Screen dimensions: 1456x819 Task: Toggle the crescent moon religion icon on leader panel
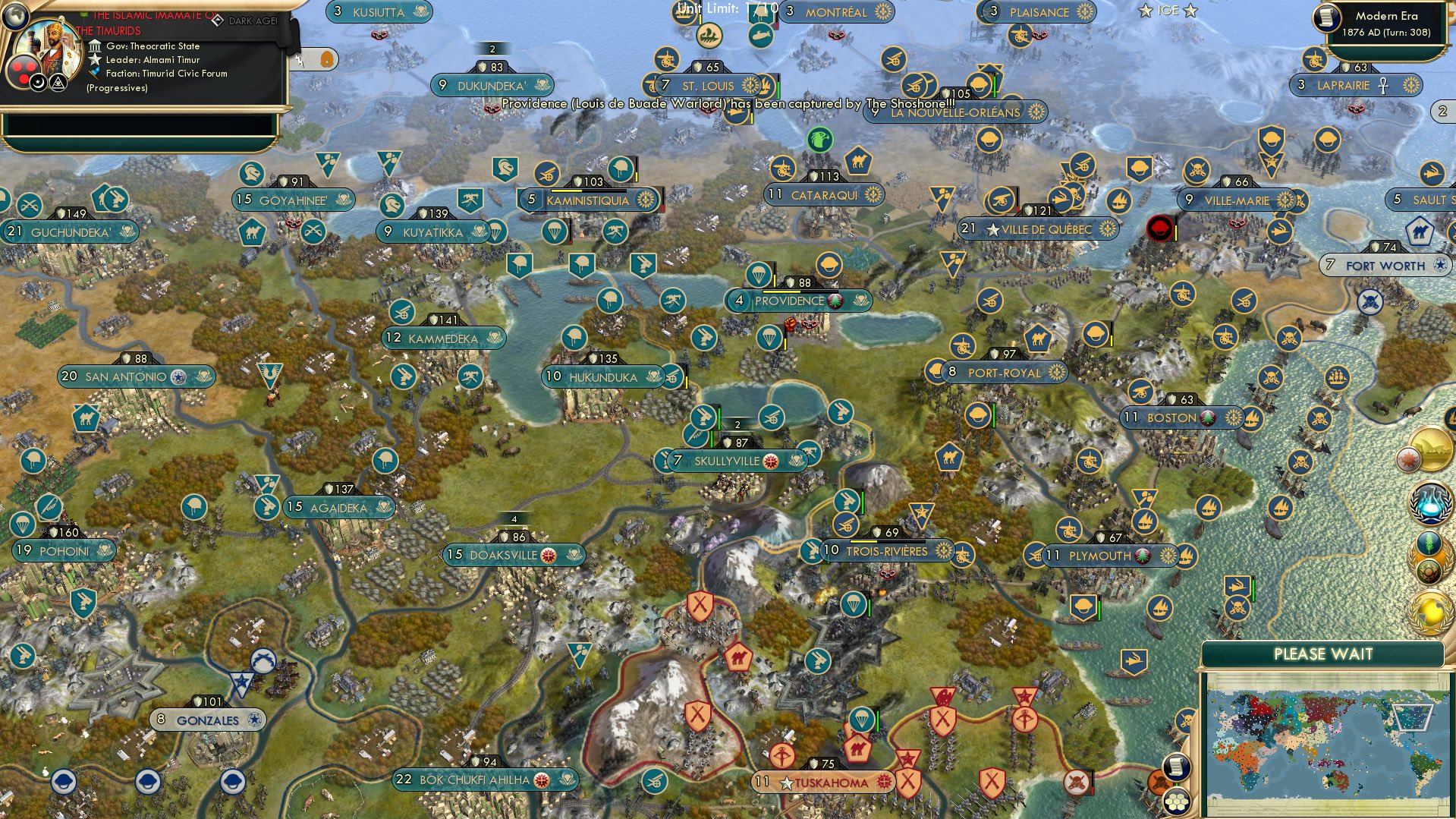38,82
